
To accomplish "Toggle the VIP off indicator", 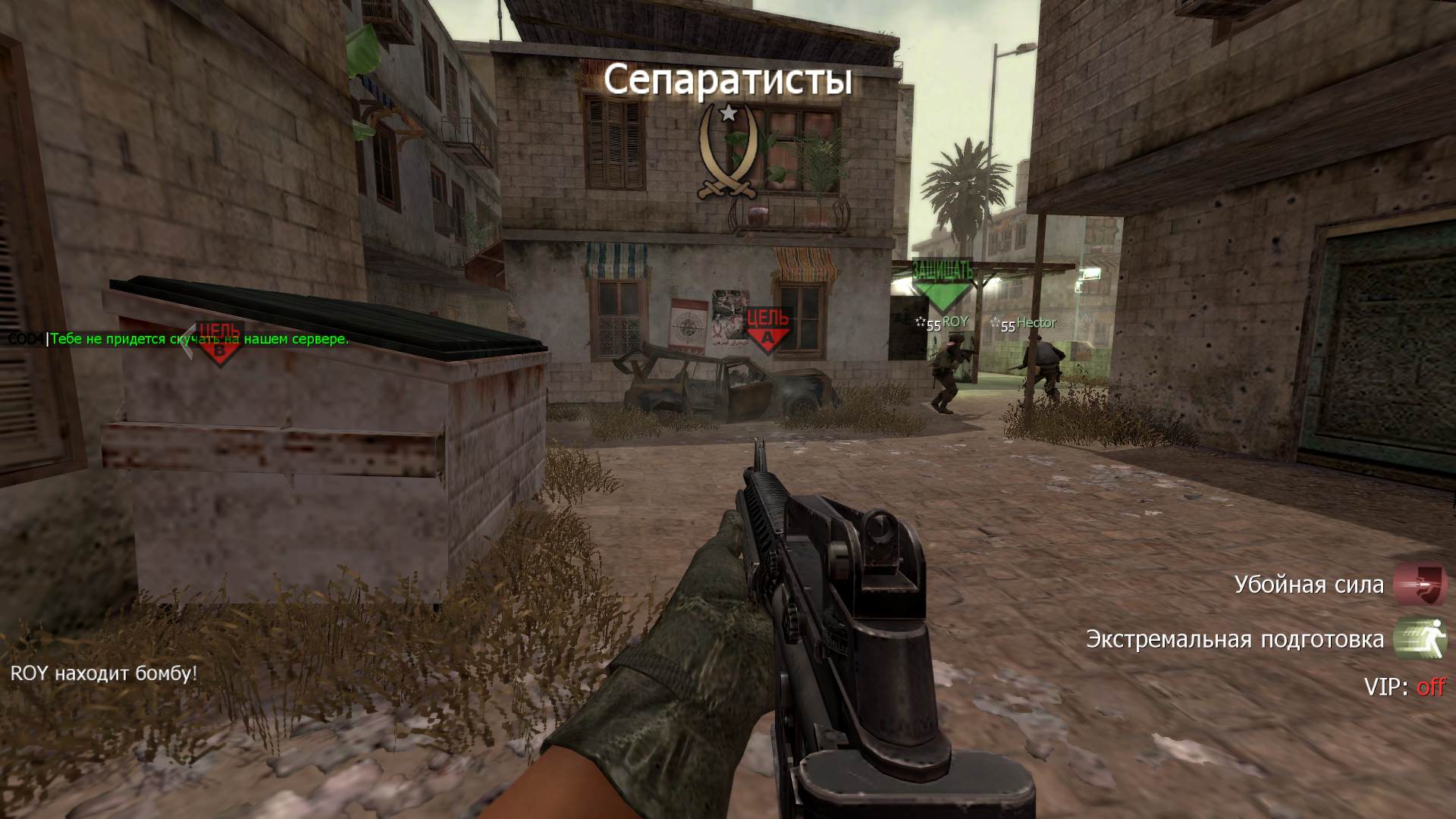I will 1430,687.
